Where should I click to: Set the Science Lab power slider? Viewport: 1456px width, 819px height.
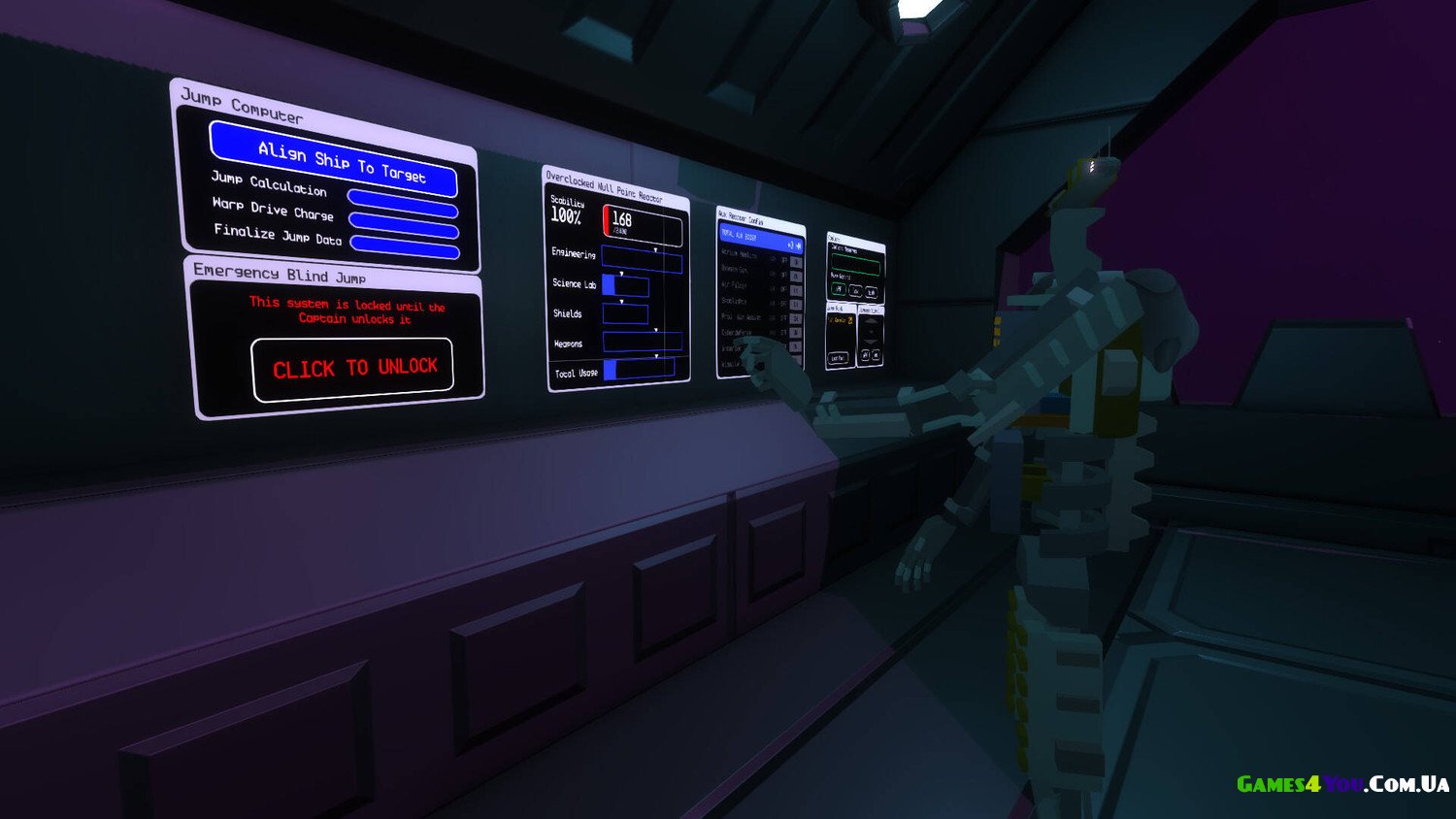tap(625, 285)
